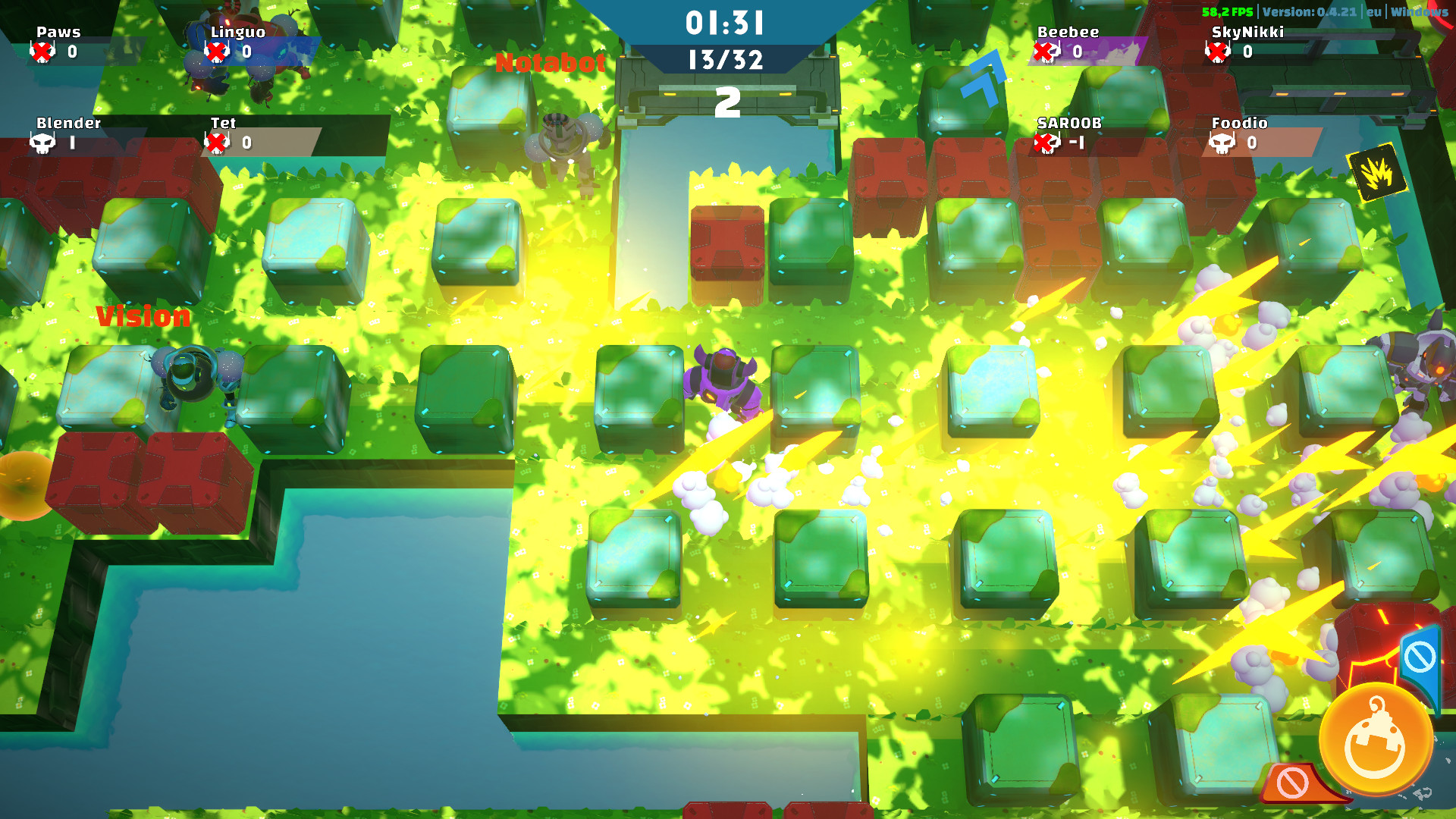Image resolution: width=1456 pixels, height=819 pixels.
Task: Click Foodio's skull score icon
Action: tap(1222, 144)
